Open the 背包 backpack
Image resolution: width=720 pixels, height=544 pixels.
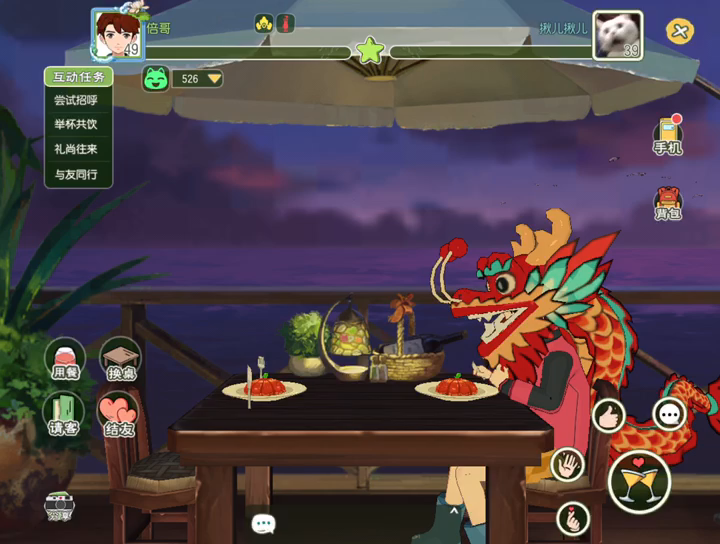point(667,201)
